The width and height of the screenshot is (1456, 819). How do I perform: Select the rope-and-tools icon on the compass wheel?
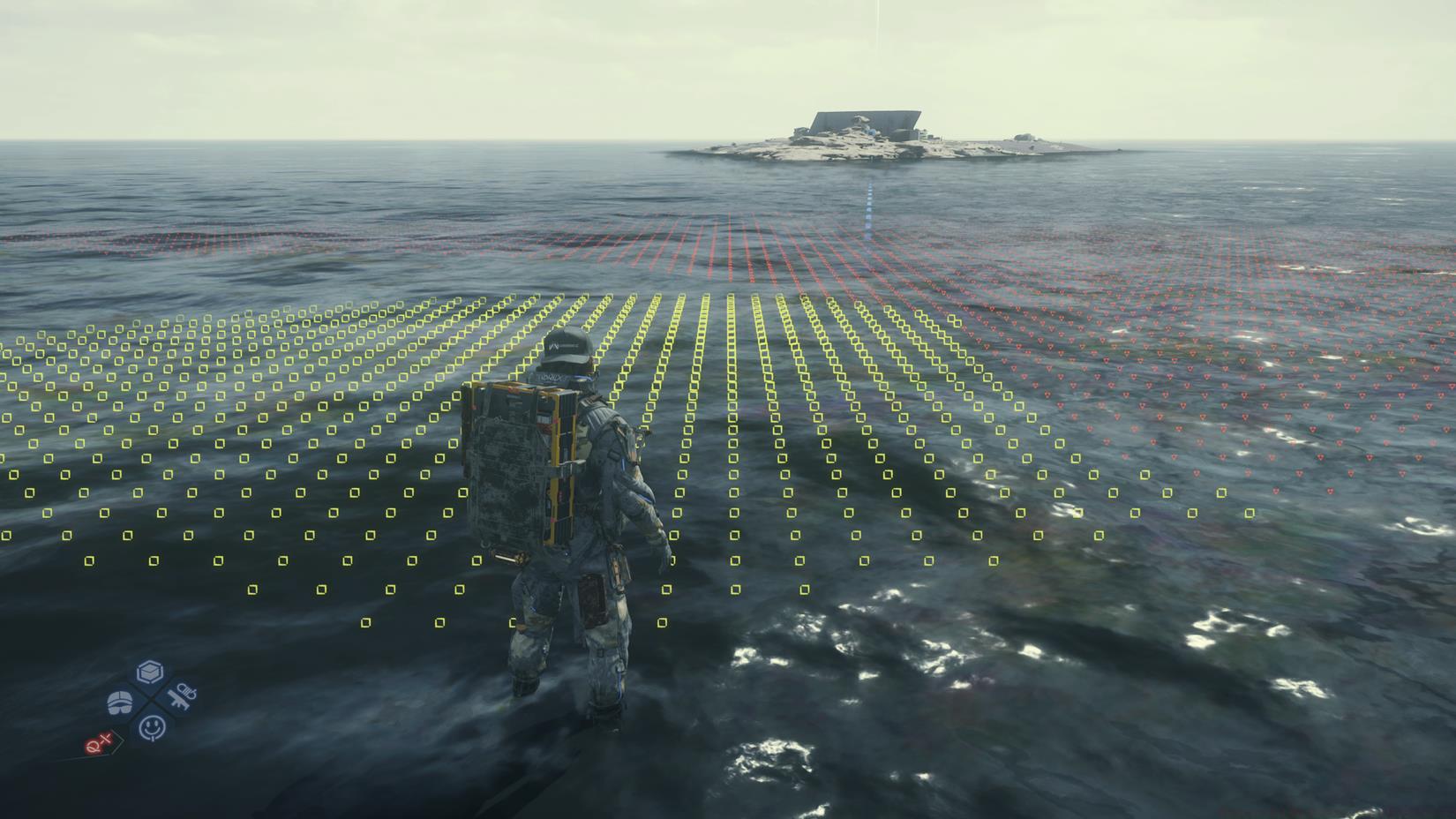pos(184,697)
